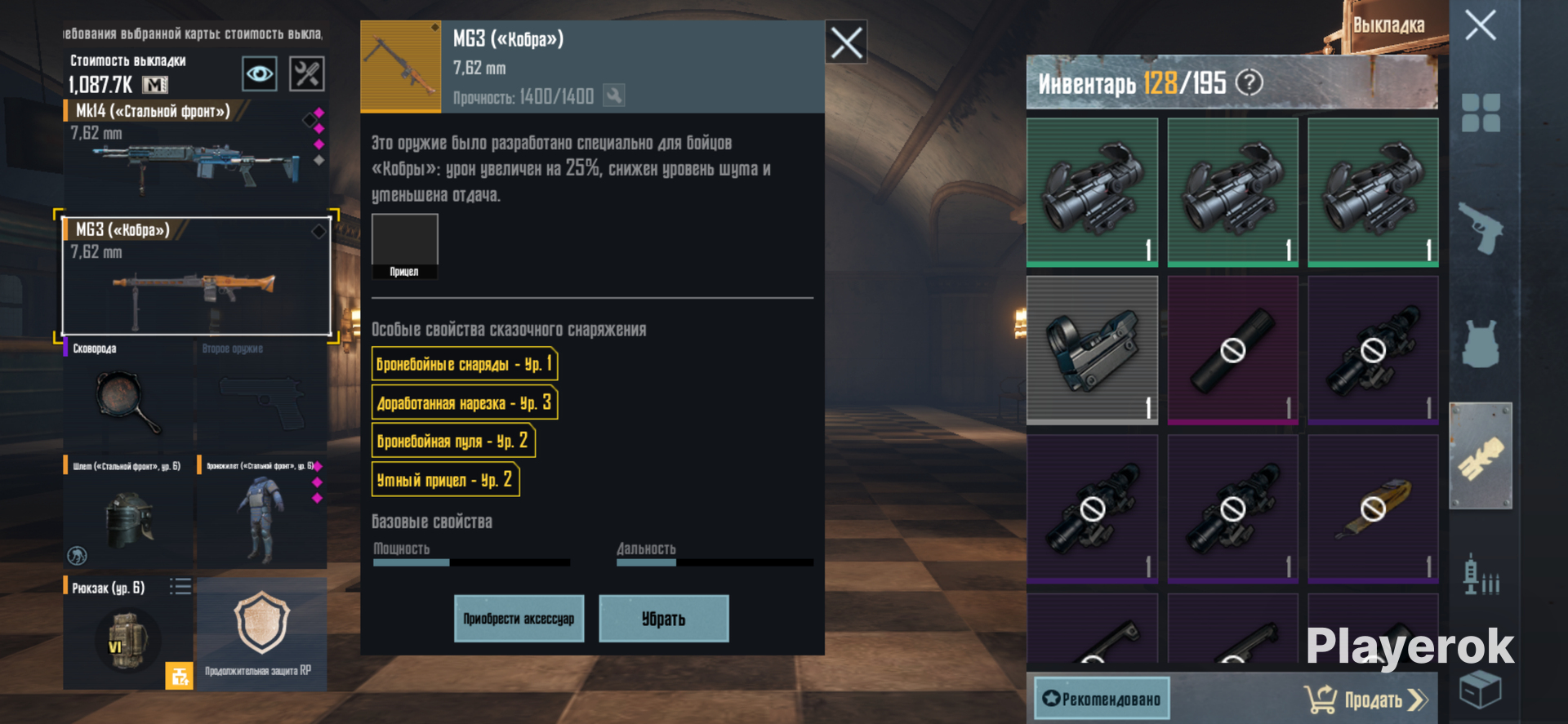Open the 'Продать' sell option
1568x724 pixels.
pos(1367,700)
